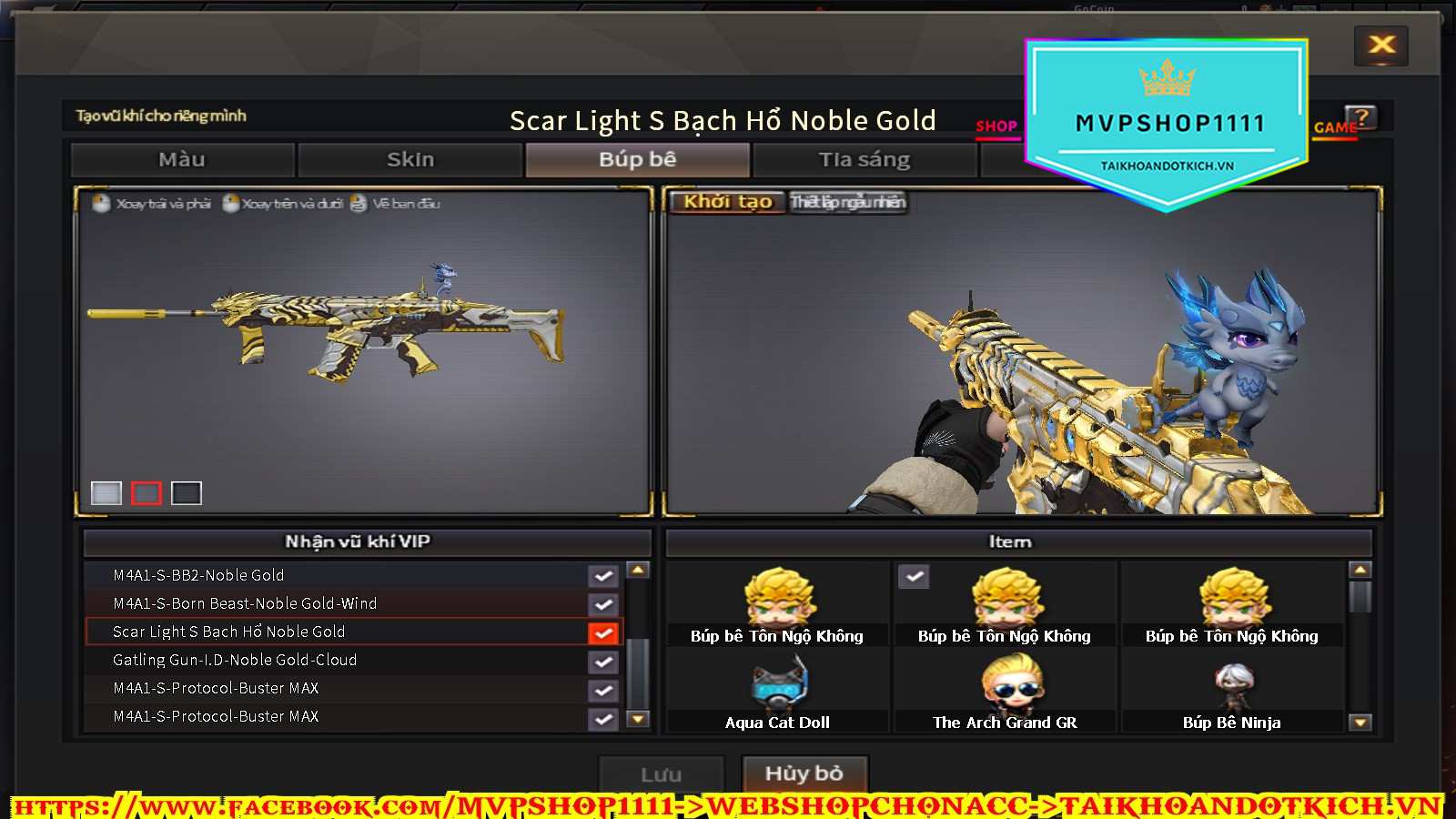
Task: Save changes with the Lưu button
Action: coord(661,774)
